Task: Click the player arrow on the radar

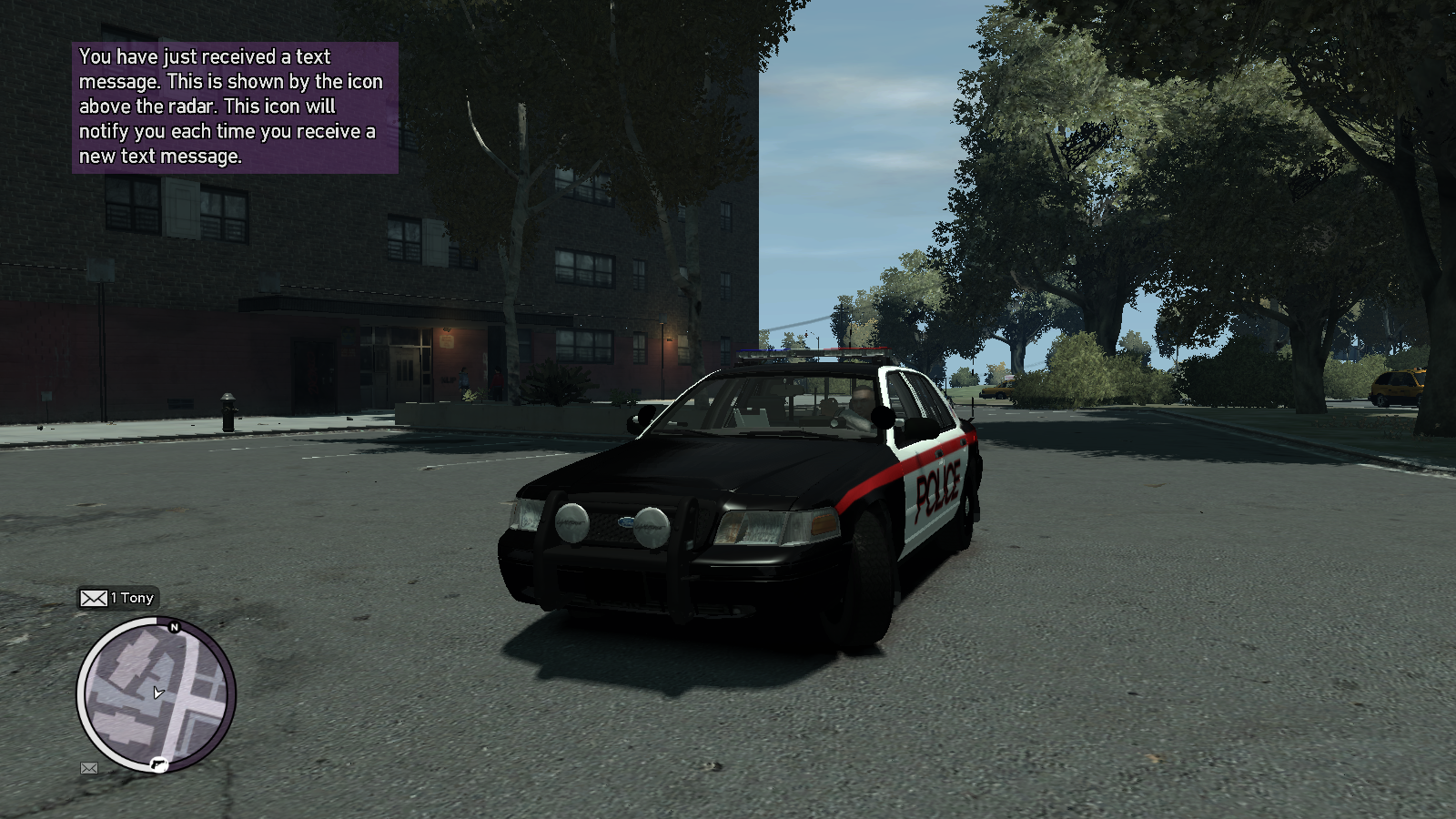Action: (158, 693)
